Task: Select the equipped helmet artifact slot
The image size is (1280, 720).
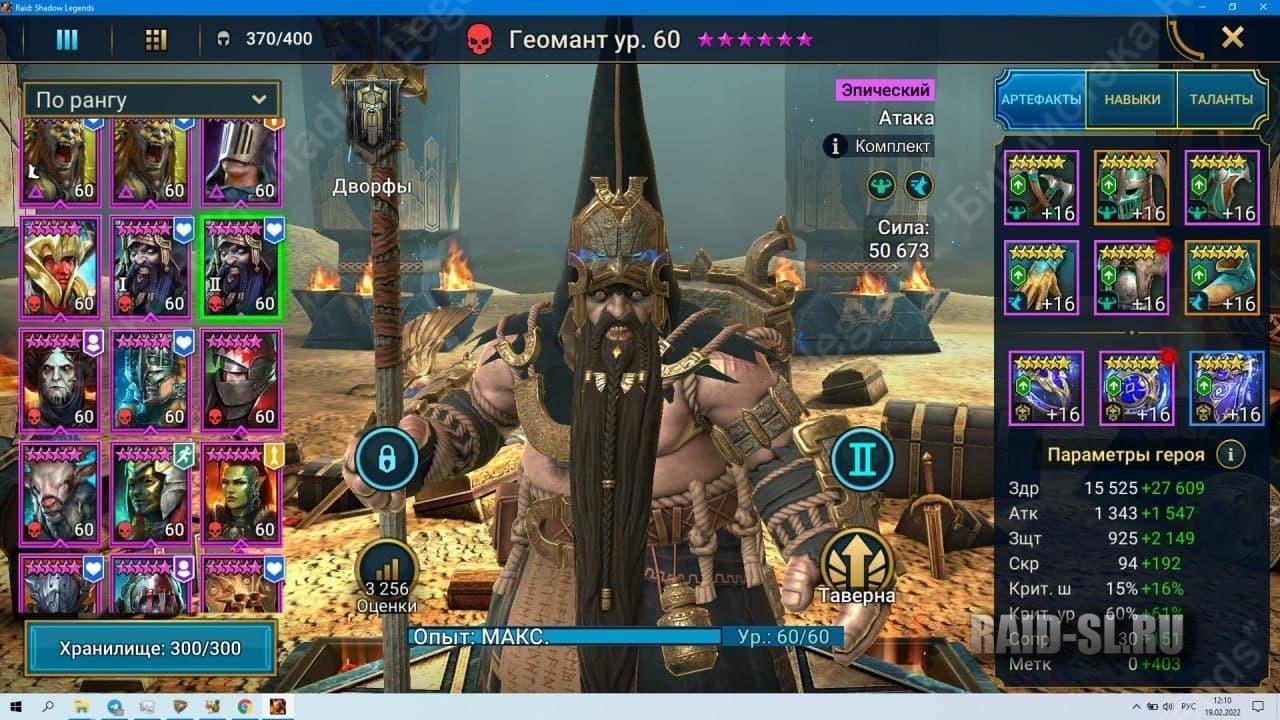Action: pyautogui.click(x=1131, y=187)
